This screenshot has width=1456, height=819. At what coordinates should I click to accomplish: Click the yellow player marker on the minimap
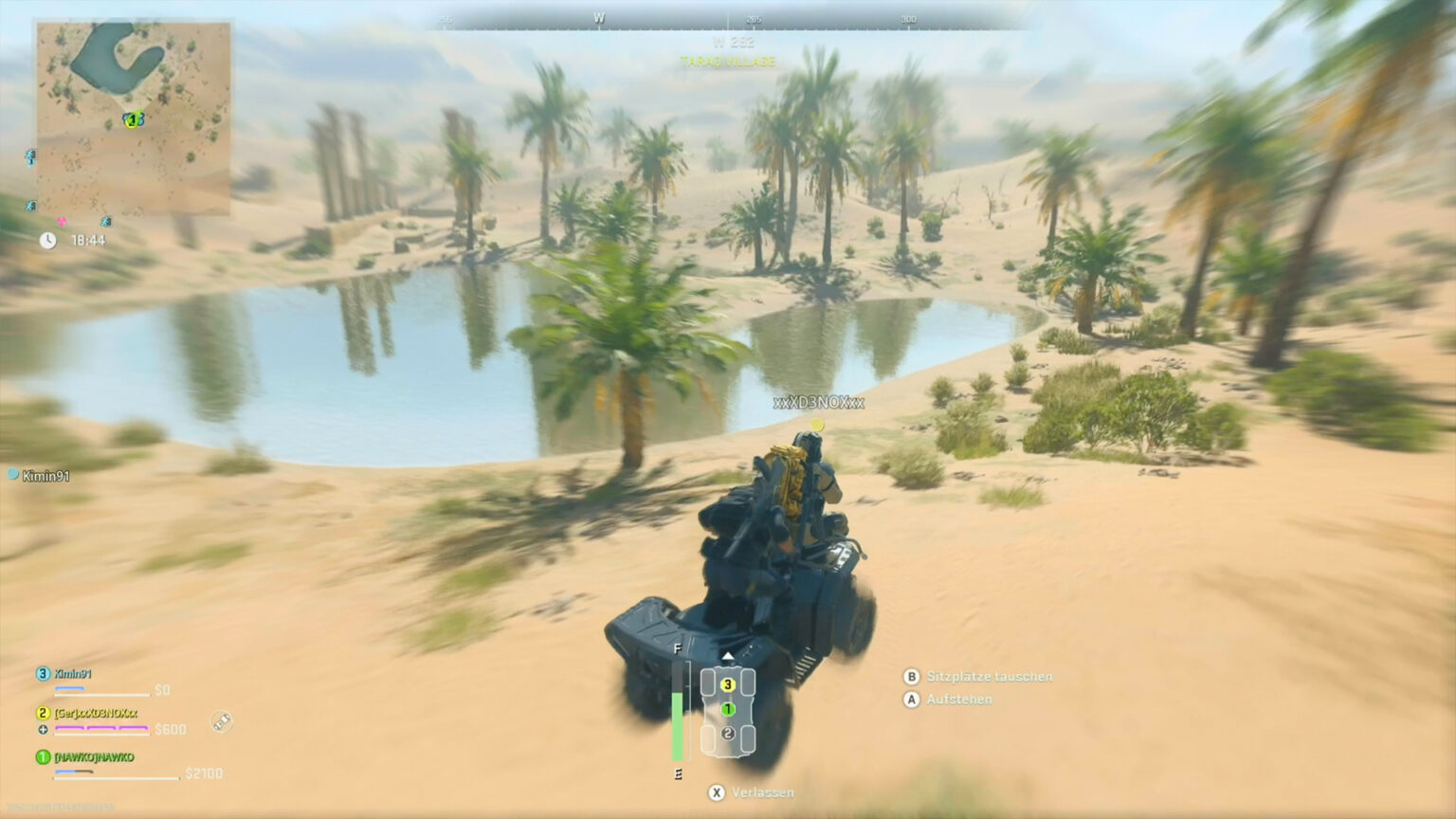[x=131, y=120]
